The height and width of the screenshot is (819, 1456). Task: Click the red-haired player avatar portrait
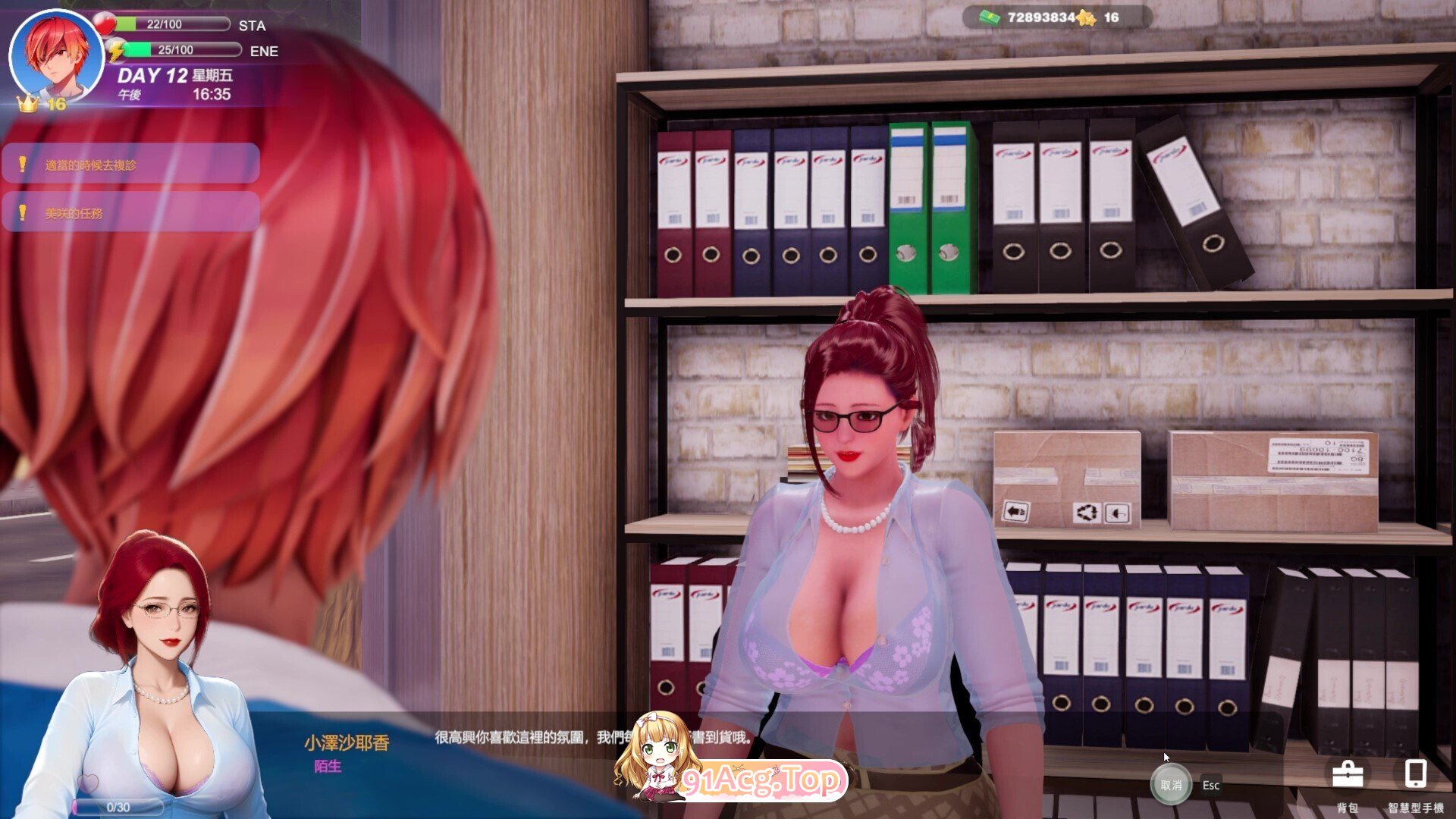pos(56,56)
